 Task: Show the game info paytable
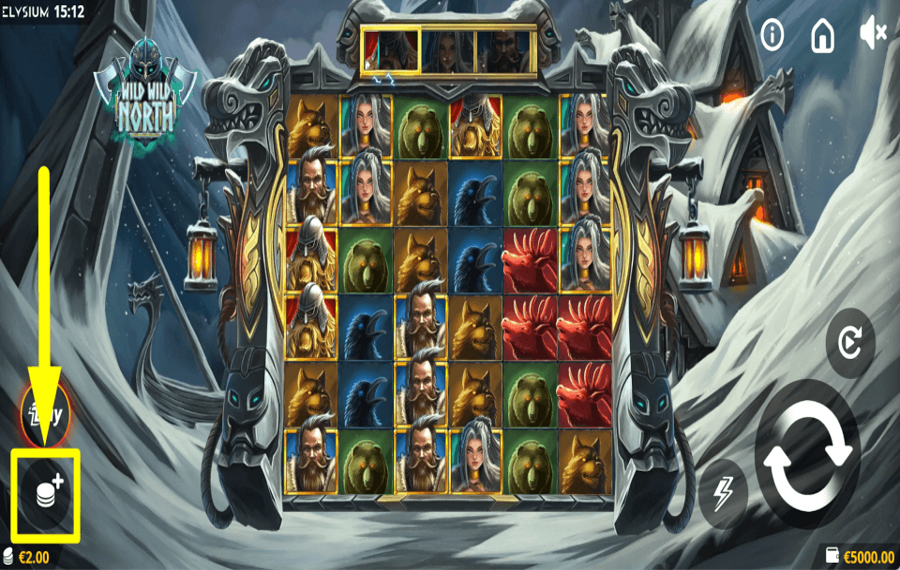772,36
